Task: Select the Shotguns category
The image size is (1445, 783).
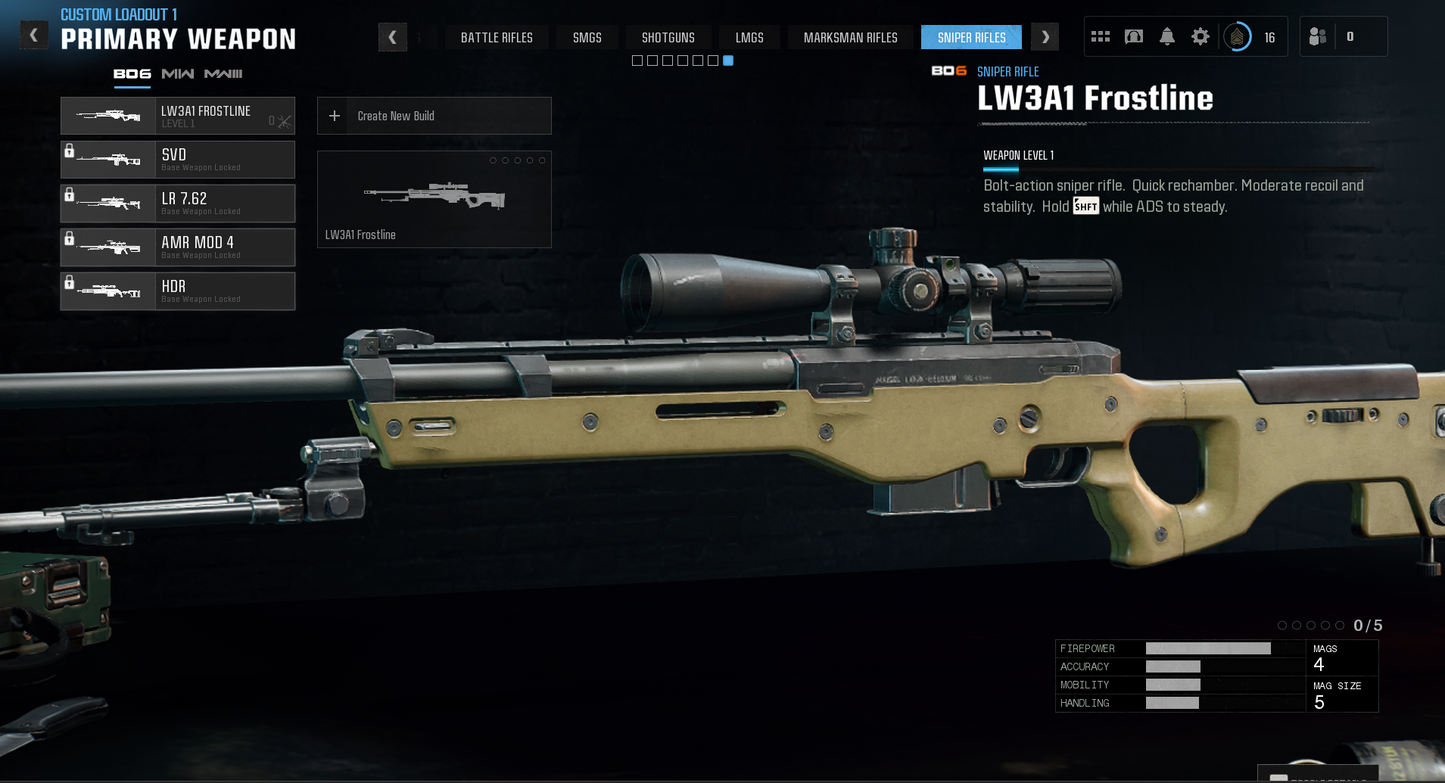Action: [x=668, y=36]
